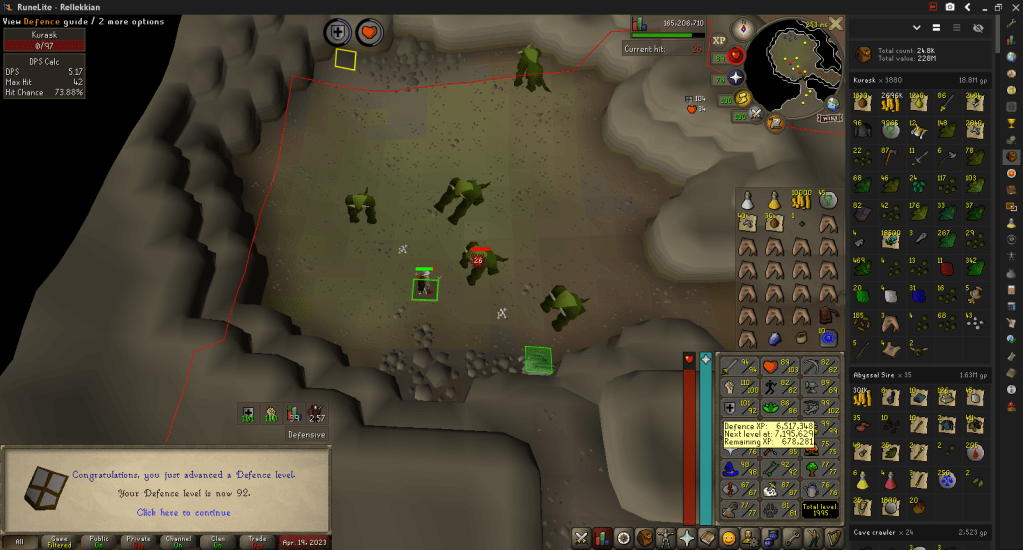Open the Spellbook tab
The height and width of the screenshot is (550, 1023).
(x=708, y=538)
